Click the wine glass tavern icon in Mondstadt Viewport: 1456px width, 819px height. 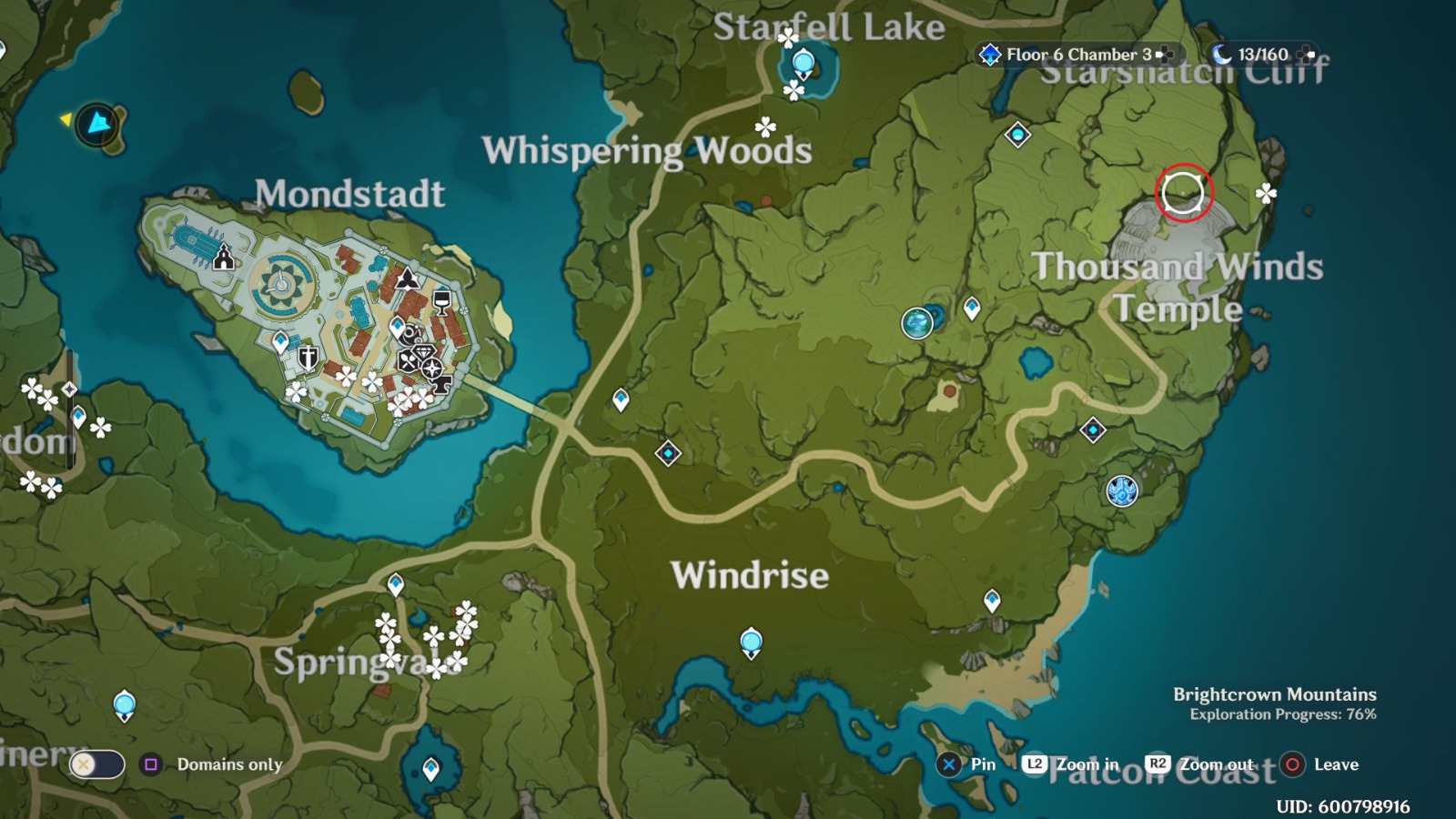441,303
